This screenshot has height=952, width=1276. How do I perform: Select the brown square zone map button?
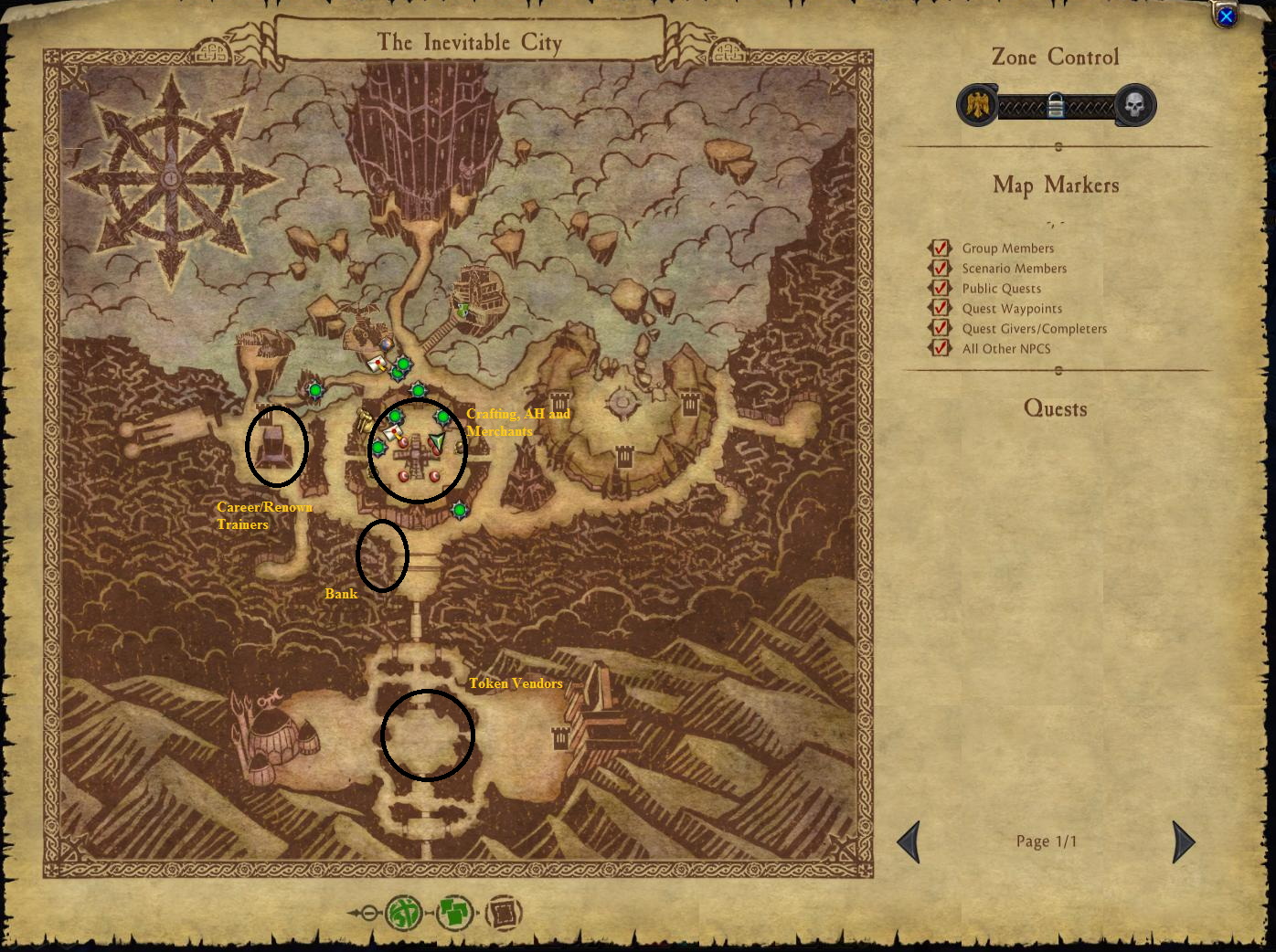(x=504, y=912)
